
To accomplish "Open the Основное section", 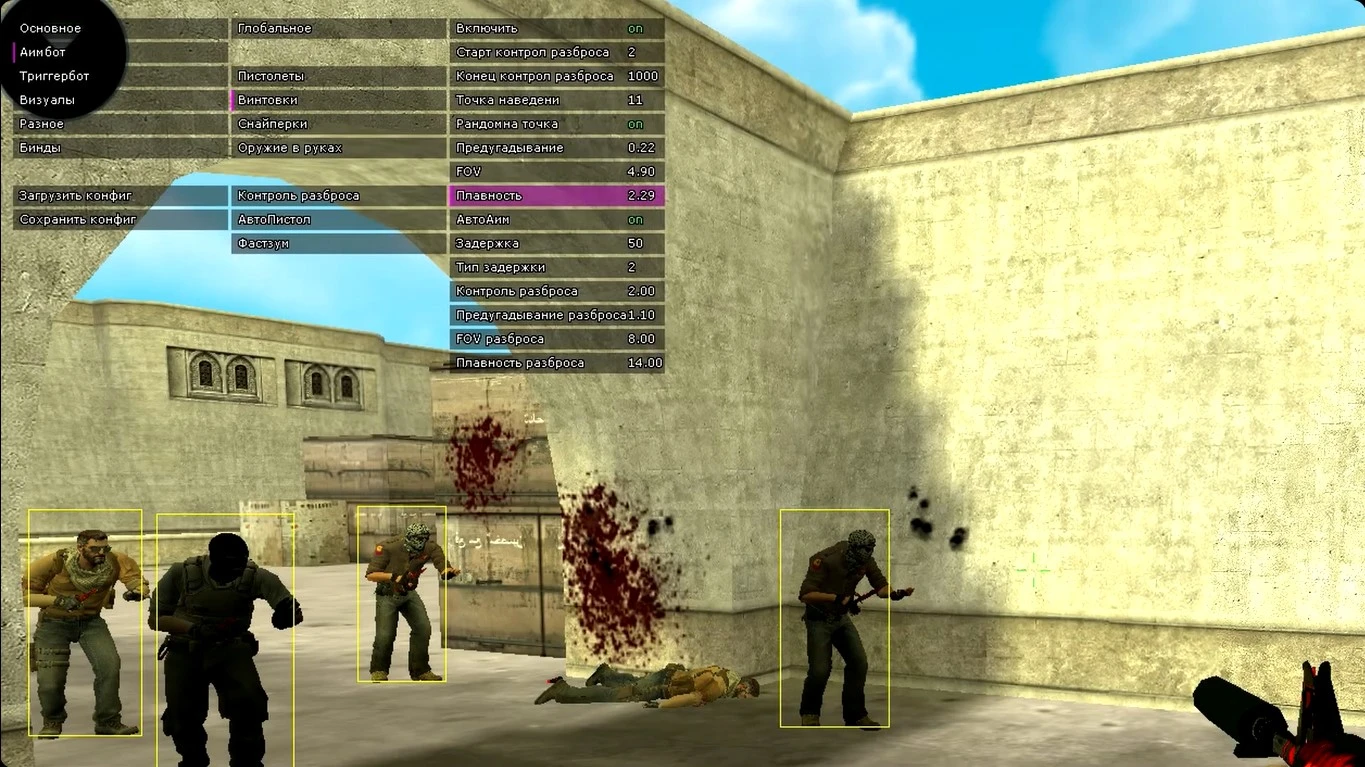I will (x=47, y=27).
